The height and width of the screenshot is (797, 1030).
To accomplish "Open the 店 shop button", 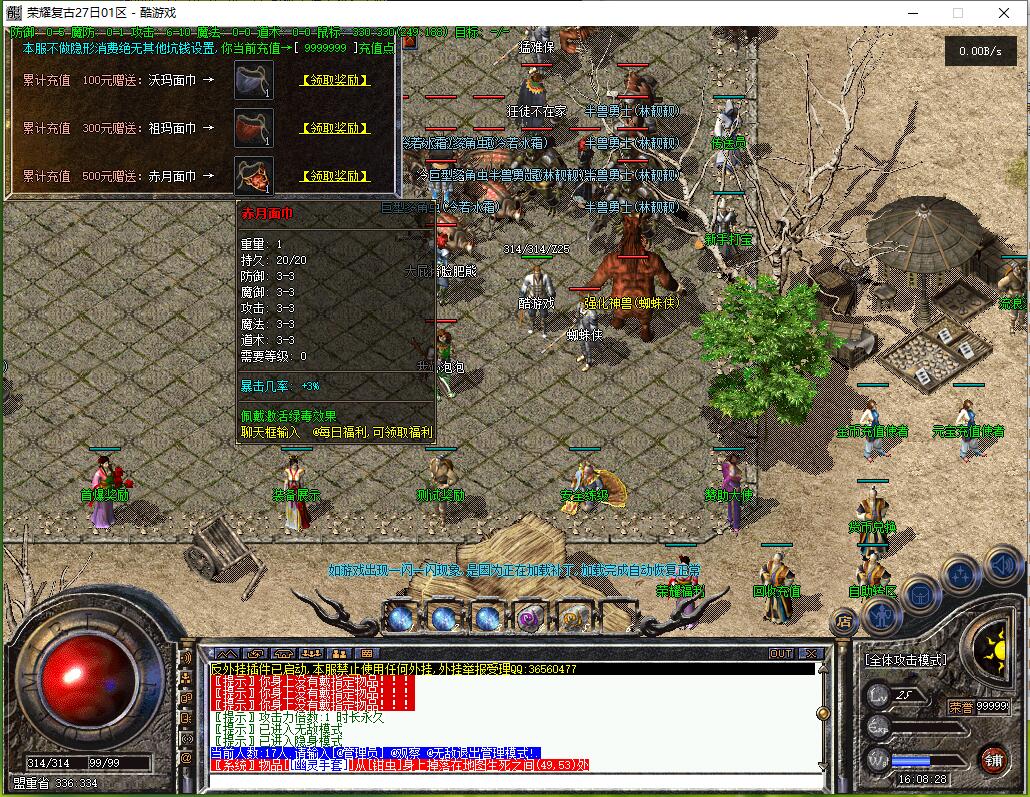I will [x=843, y=621].
